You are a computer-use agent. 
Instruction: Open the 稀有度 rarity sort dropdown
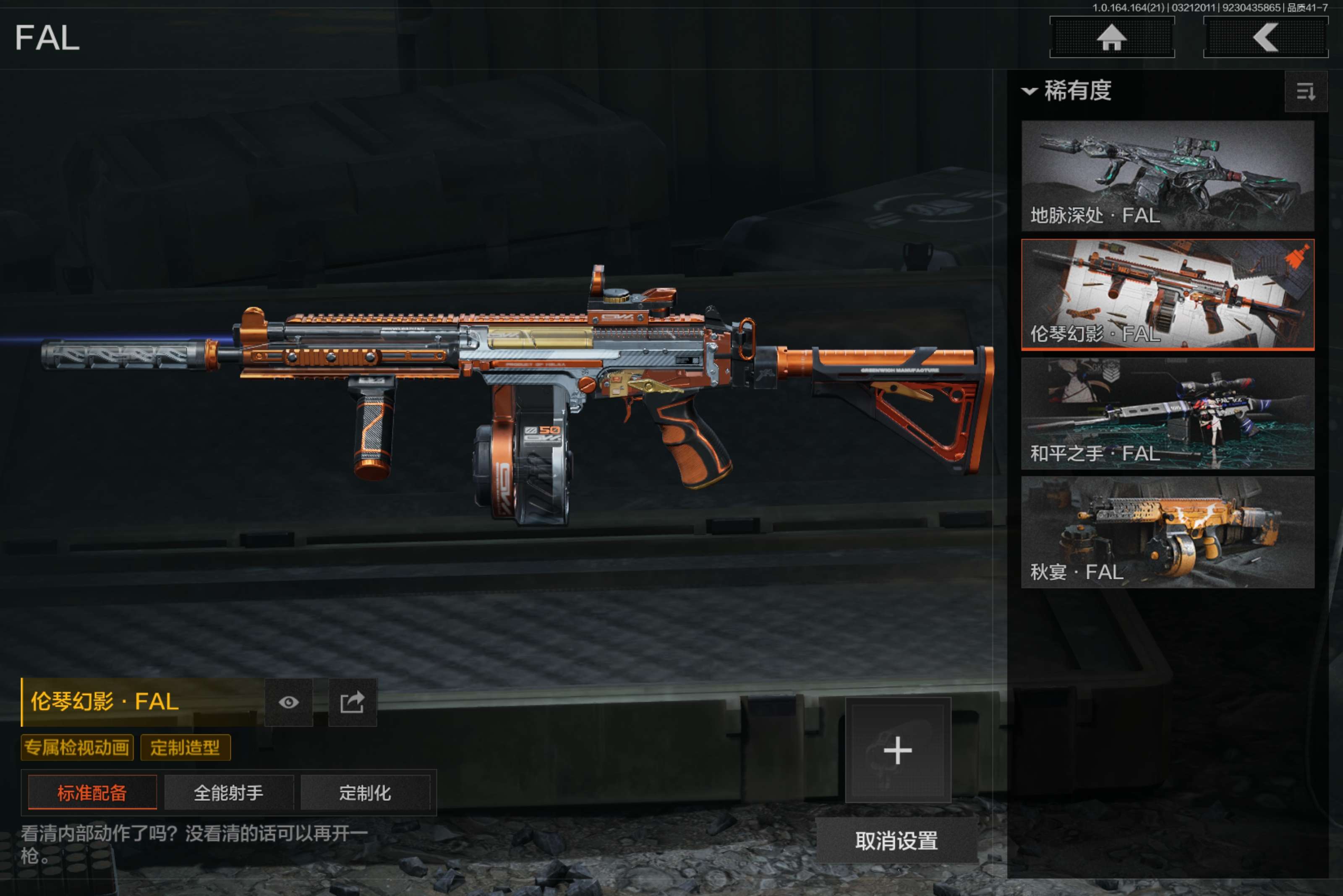pyautogui.click(x=1067, y=91)
